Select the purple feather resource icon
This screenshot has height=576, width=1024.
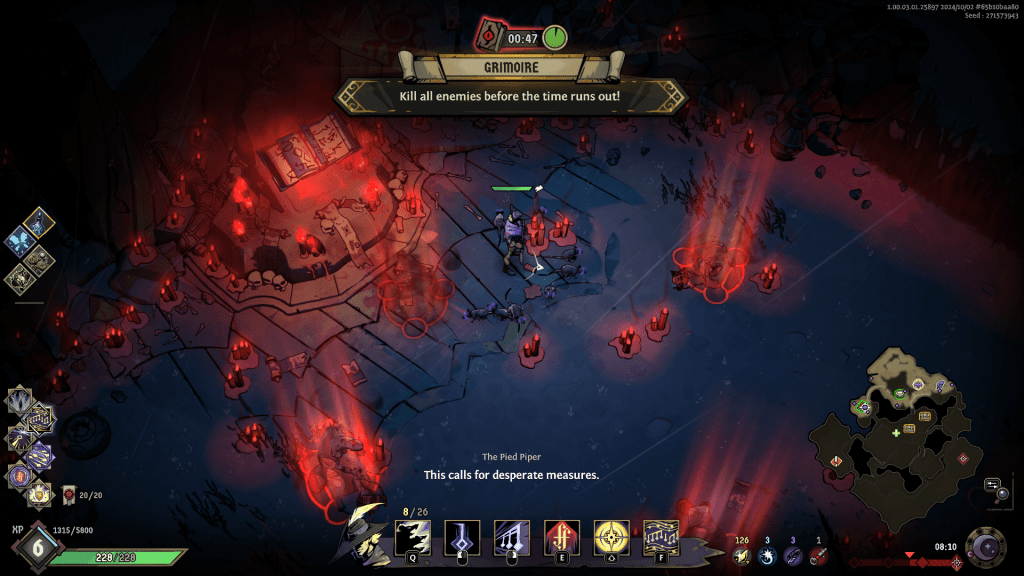point(793,557)
